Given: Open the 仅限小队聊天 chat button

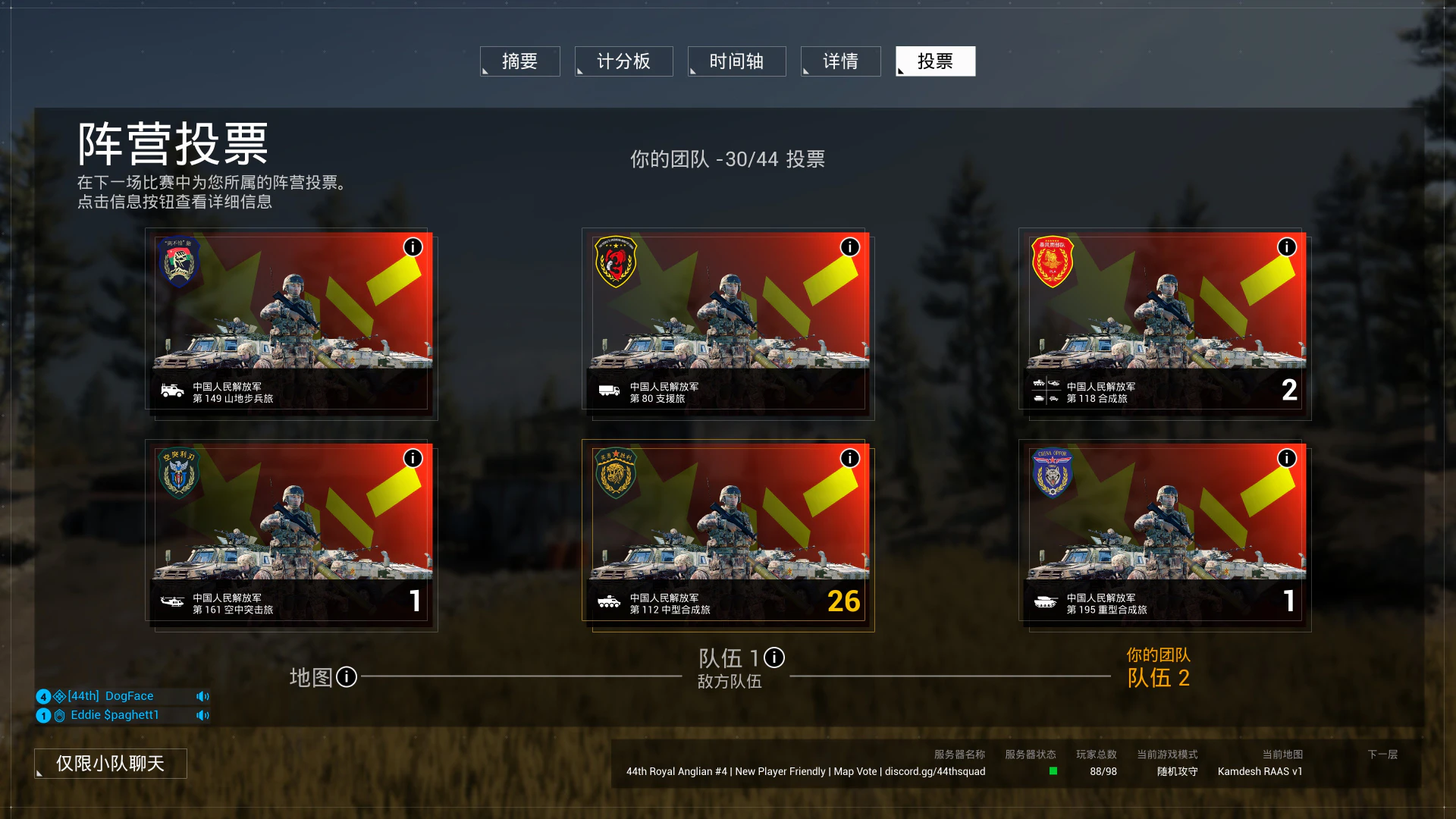Looking at the screenshot, I should click(111, 764).
